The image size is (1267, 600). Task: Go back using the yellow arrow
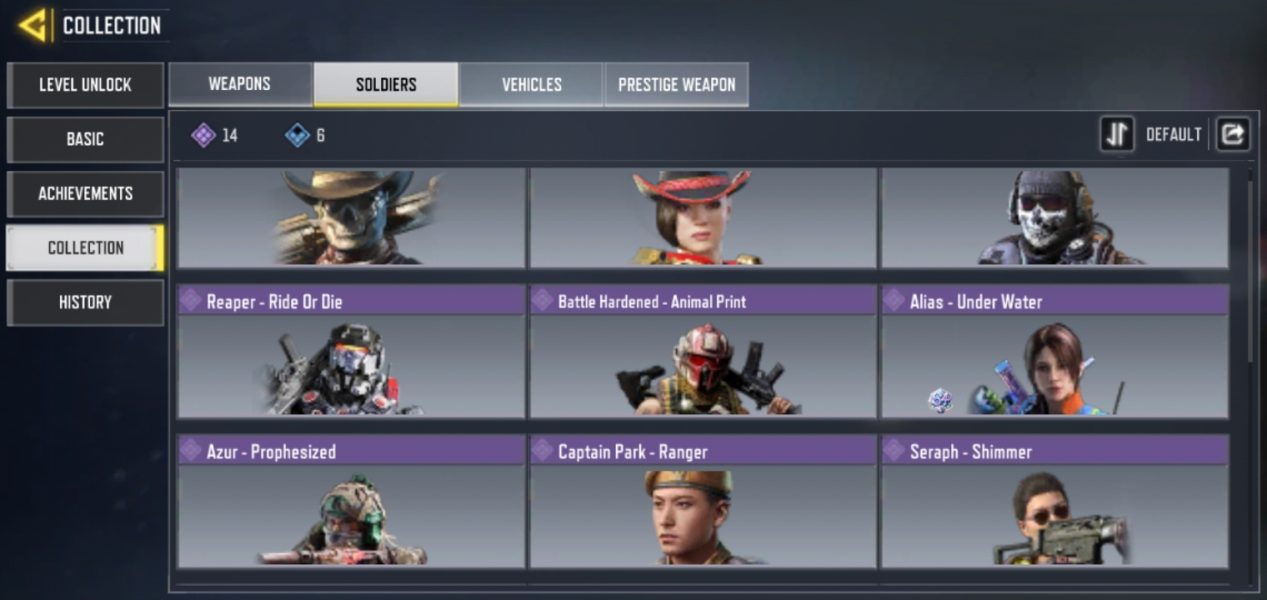pyautogui.click(x=33, y=26)
